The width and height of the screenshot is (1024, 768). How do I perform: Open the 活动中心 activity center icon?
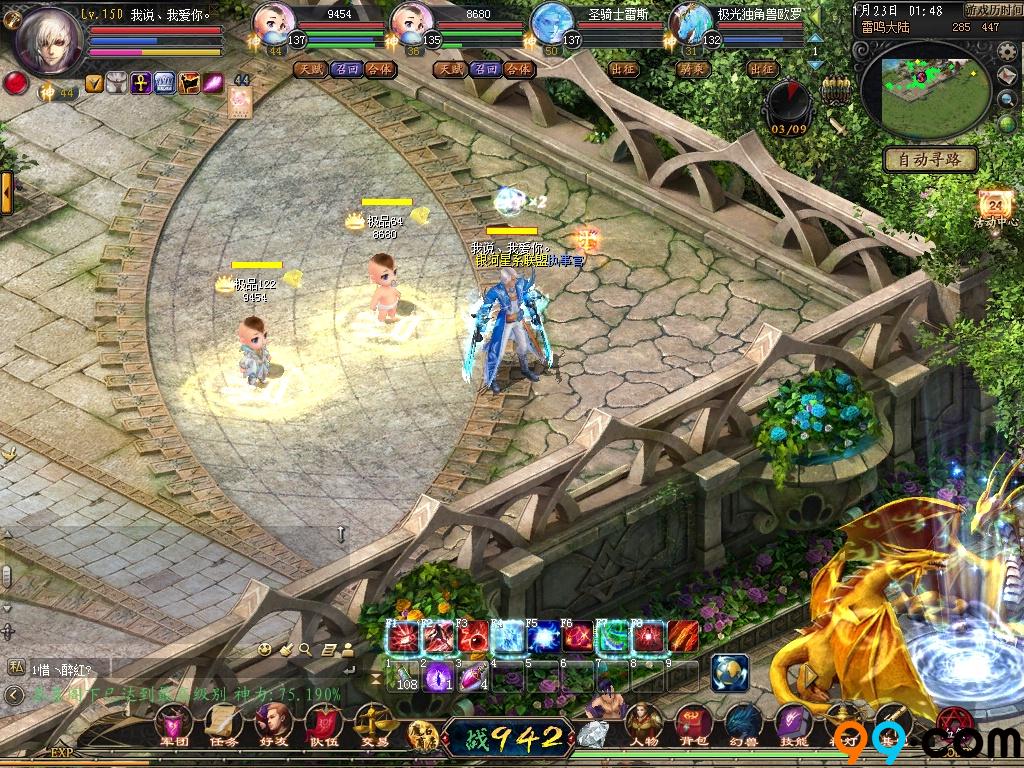[996, 205]
